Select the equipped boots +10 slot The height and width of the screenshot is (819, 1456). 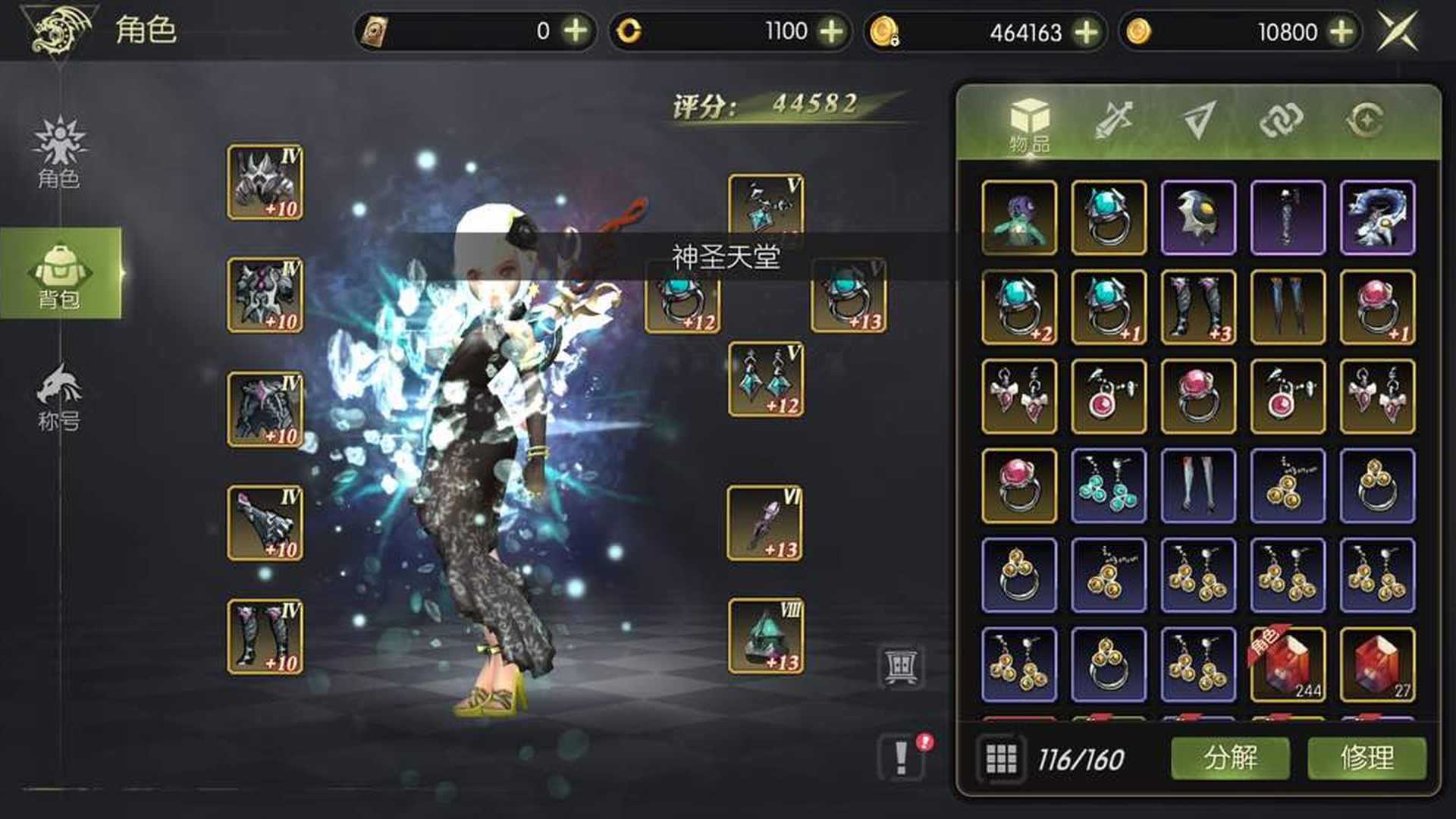click(x=265, y=636)
